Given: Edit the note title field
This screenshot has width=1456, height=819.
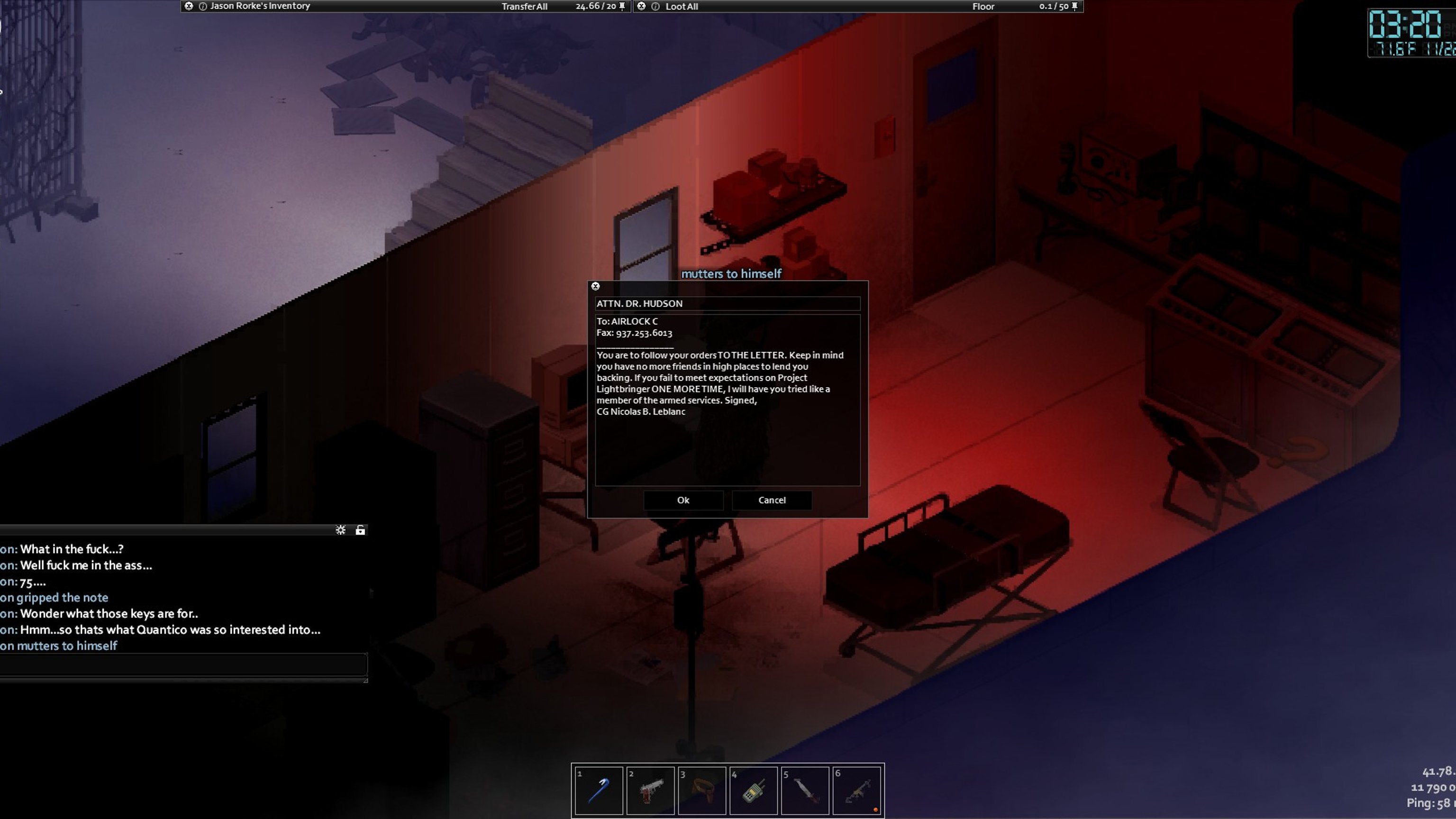Looking at the screenshot, I should [x=727, y=303].
